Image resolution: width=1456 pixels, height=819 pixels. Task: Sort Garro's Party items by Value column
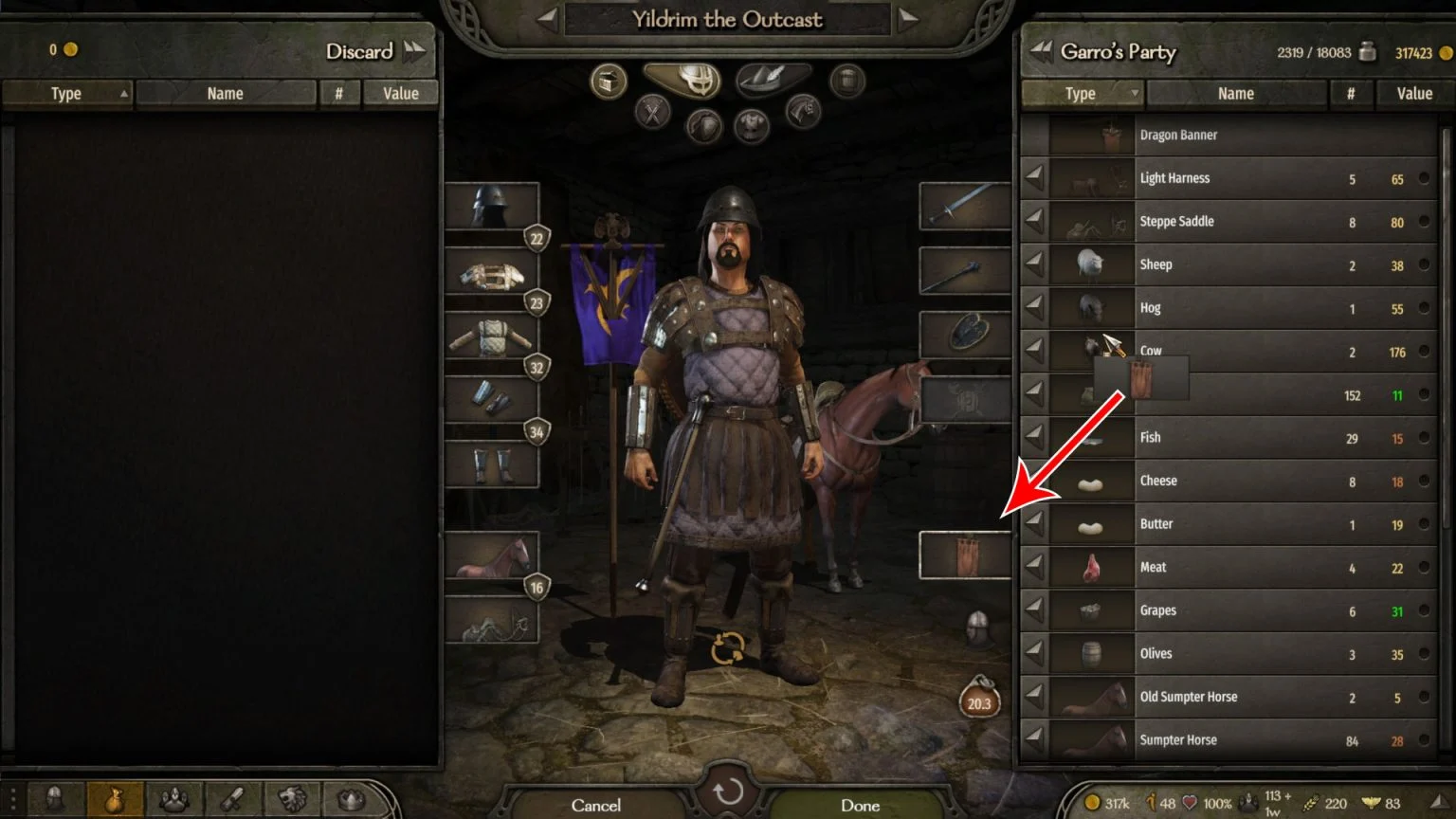1413,93
